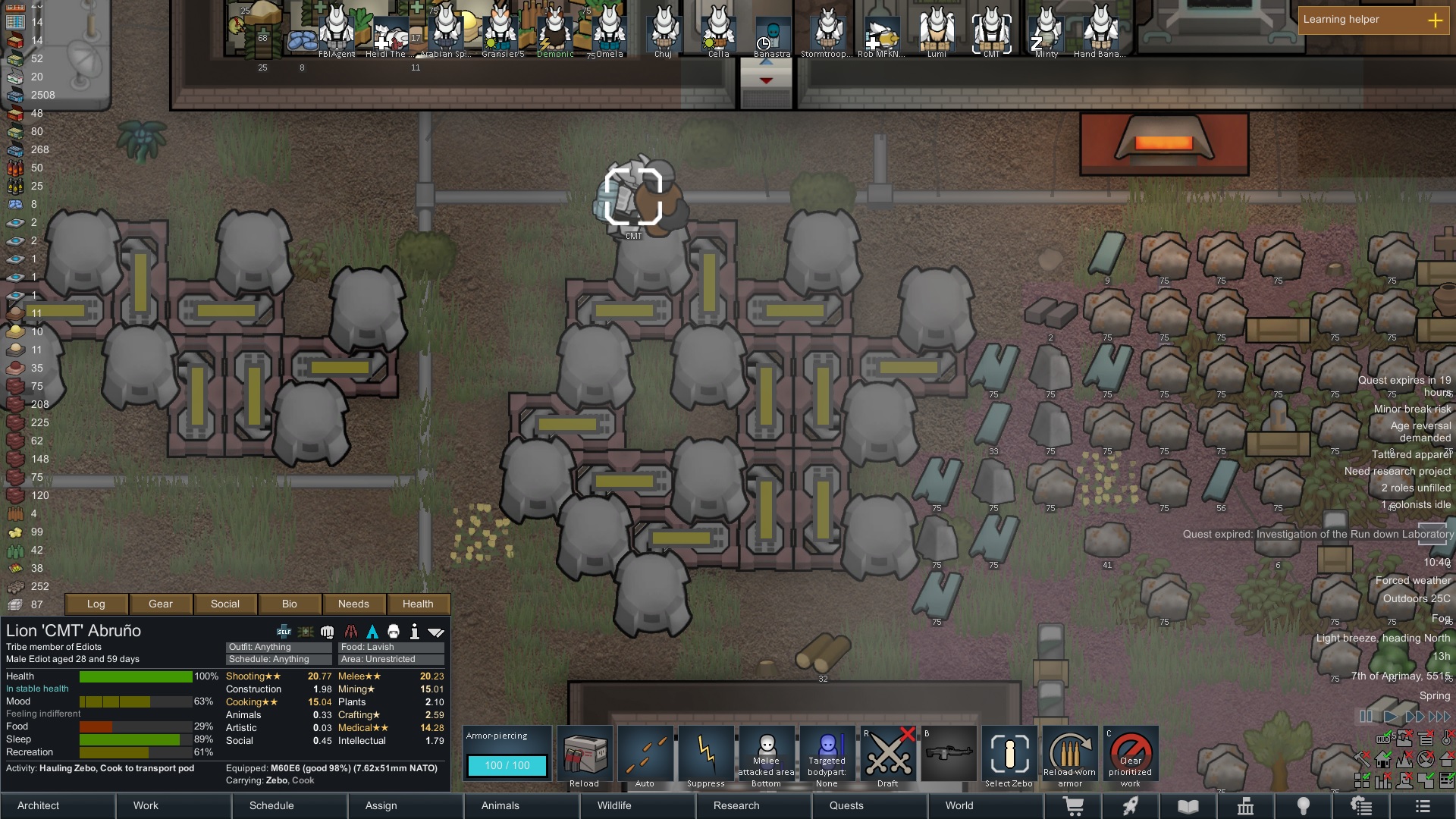The height and width of the screenshot is (819, 1456).
Task: Open the Schedule menu
Action: click(271, 805)
